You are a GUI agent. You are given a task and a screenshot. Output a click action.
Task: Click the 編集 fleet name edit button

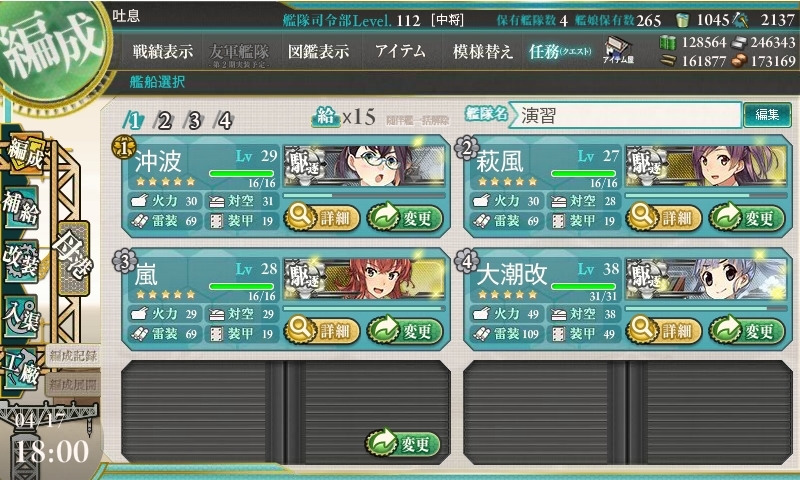767,115
